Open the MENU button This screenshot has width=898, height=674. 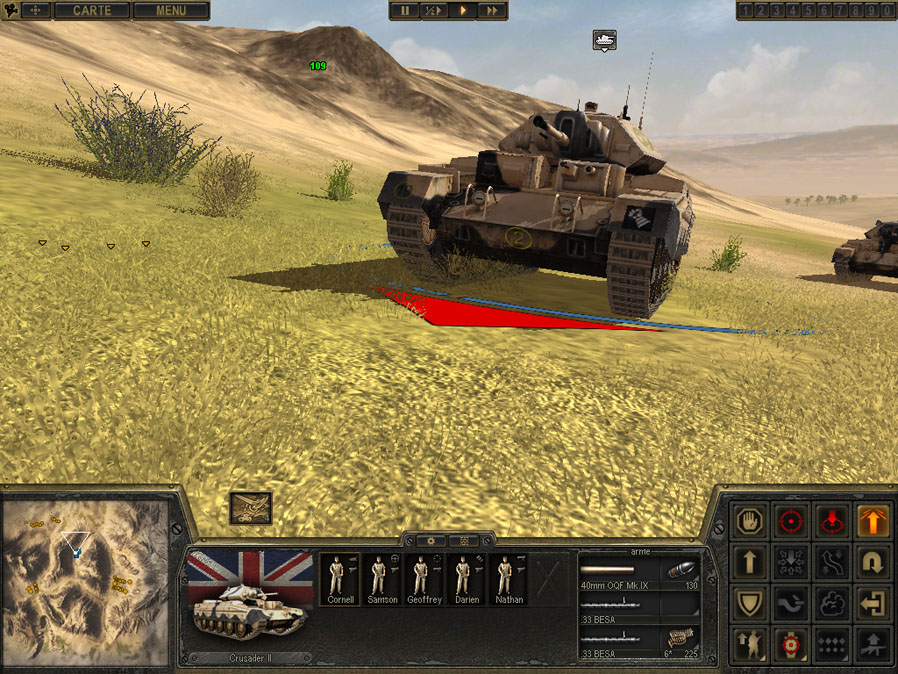tap(170, 11)
